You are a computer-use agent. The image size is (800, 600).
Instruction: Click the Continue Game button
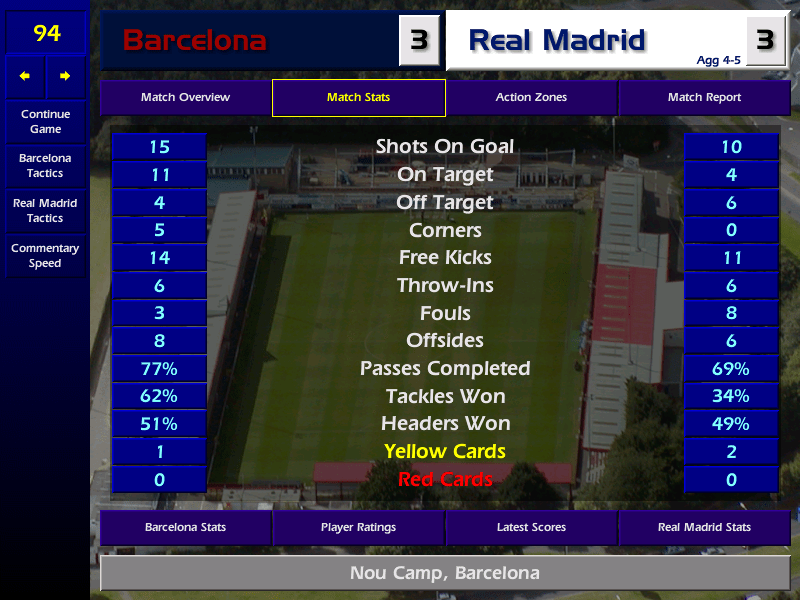[45, 121]
